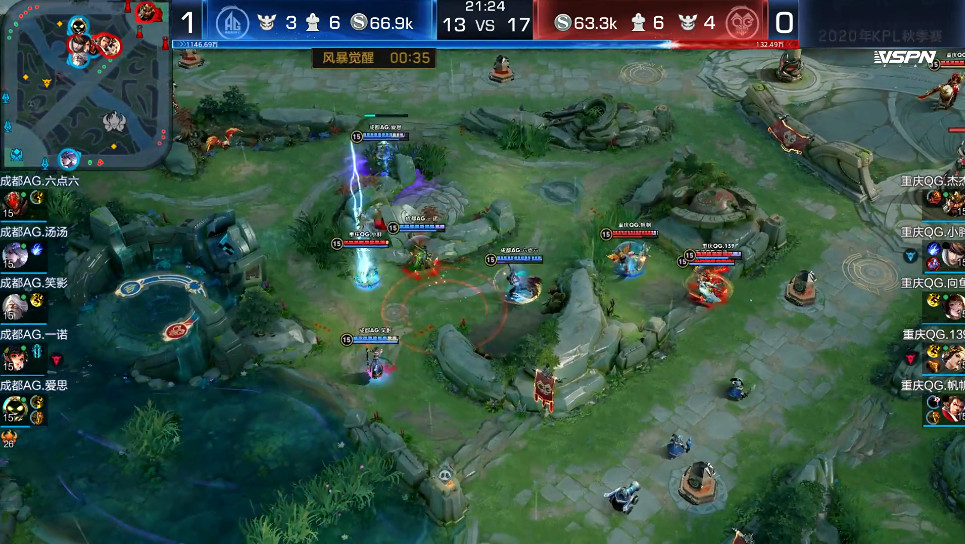Click the blue AG team logo
Viewport: 965px width, 544px height.
233,21
